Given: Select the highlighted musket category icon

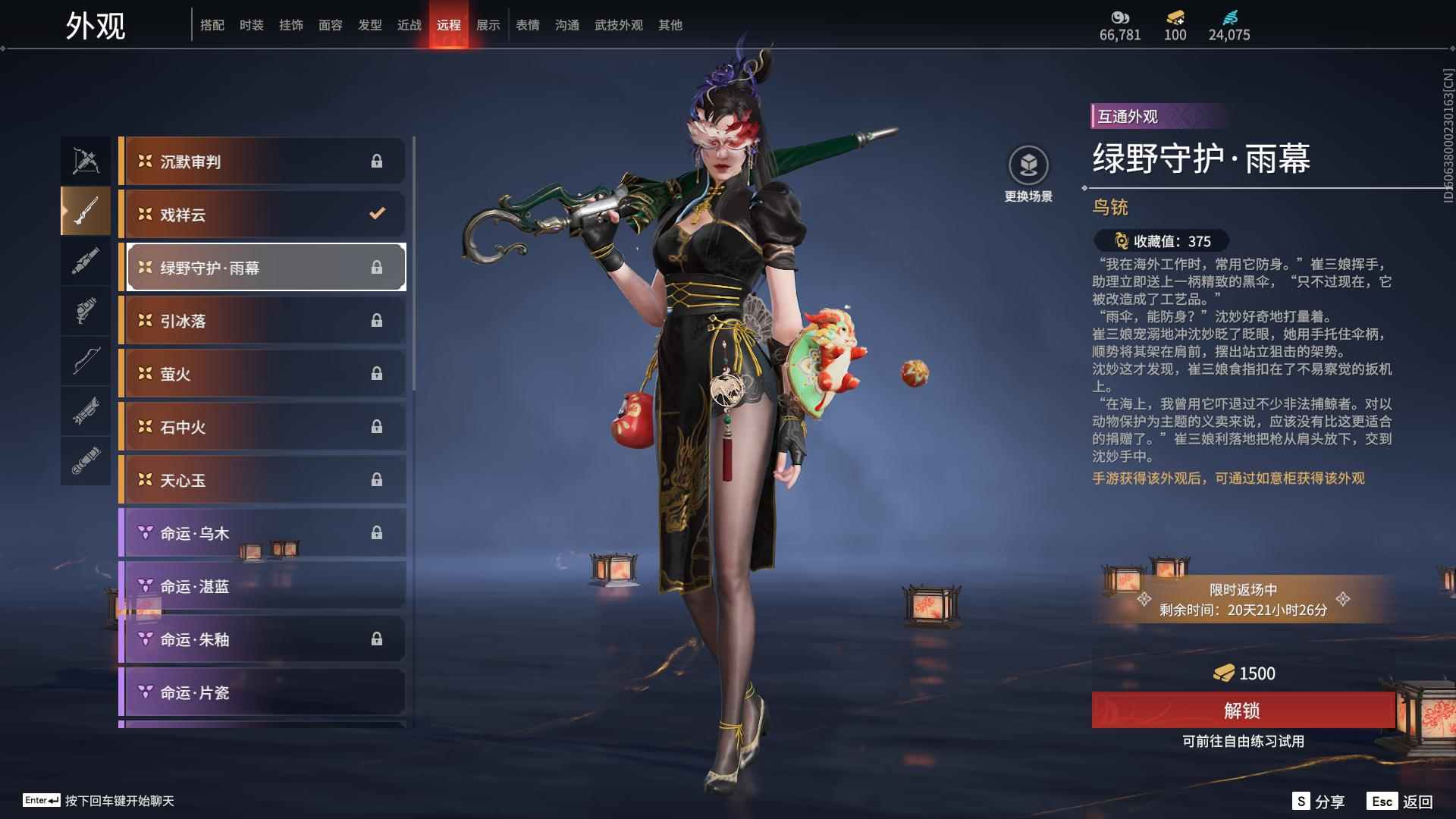Looking at the screenshot, I should [86, 211].
